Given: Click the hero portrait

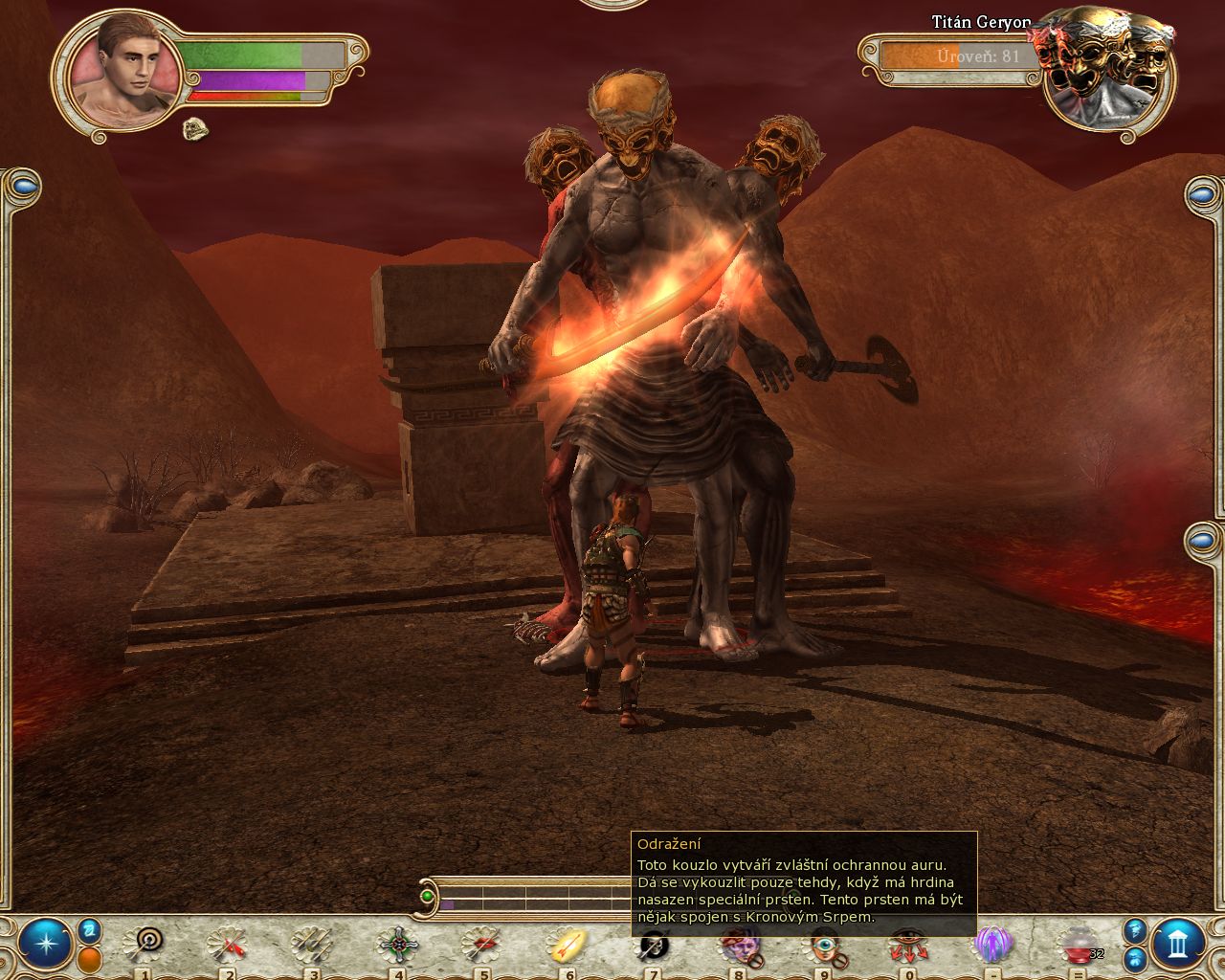Looking at the screenshot, I should point(124,73).
